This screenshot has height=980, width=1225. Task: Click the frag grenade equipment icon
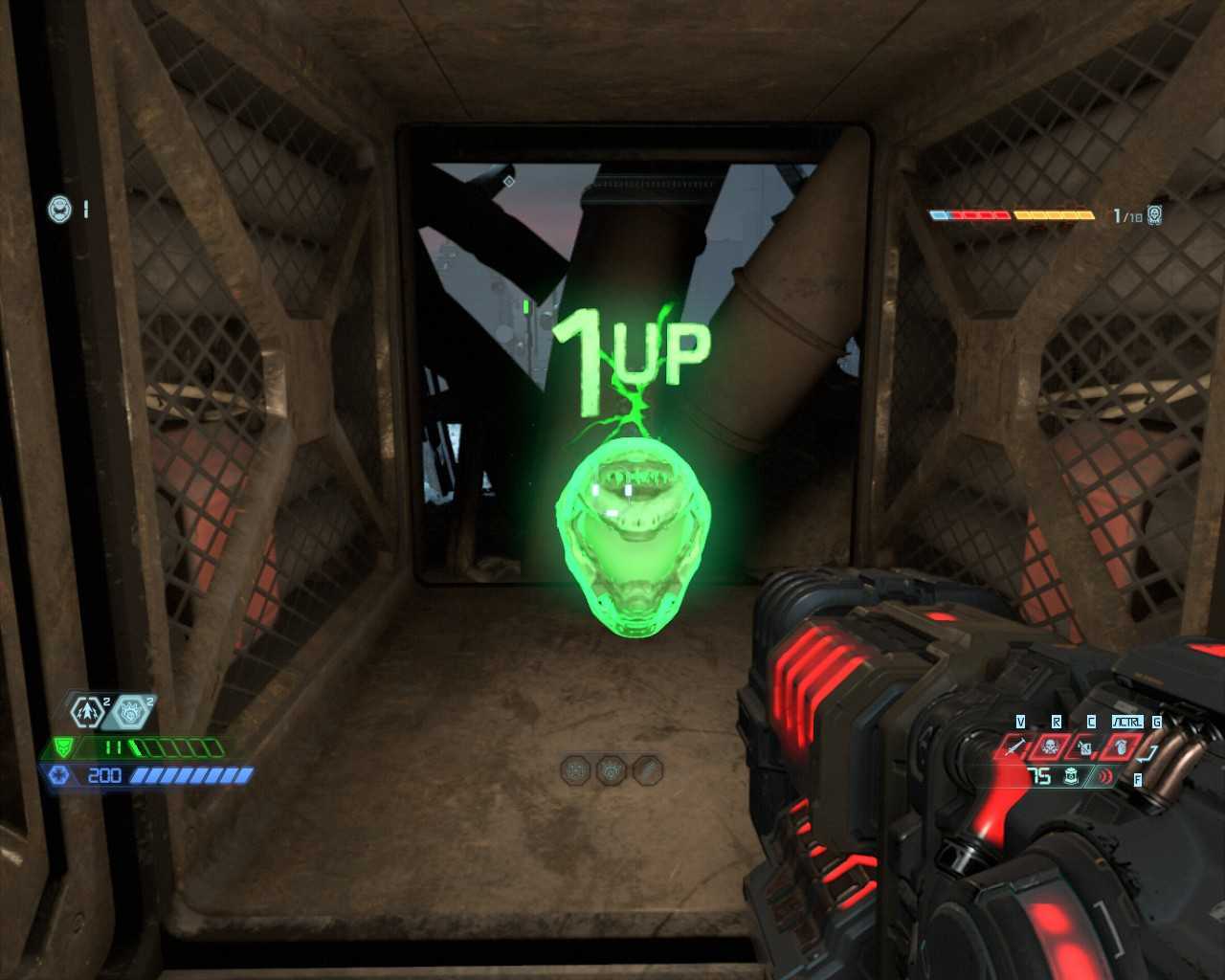click(x=1072, y=776)
